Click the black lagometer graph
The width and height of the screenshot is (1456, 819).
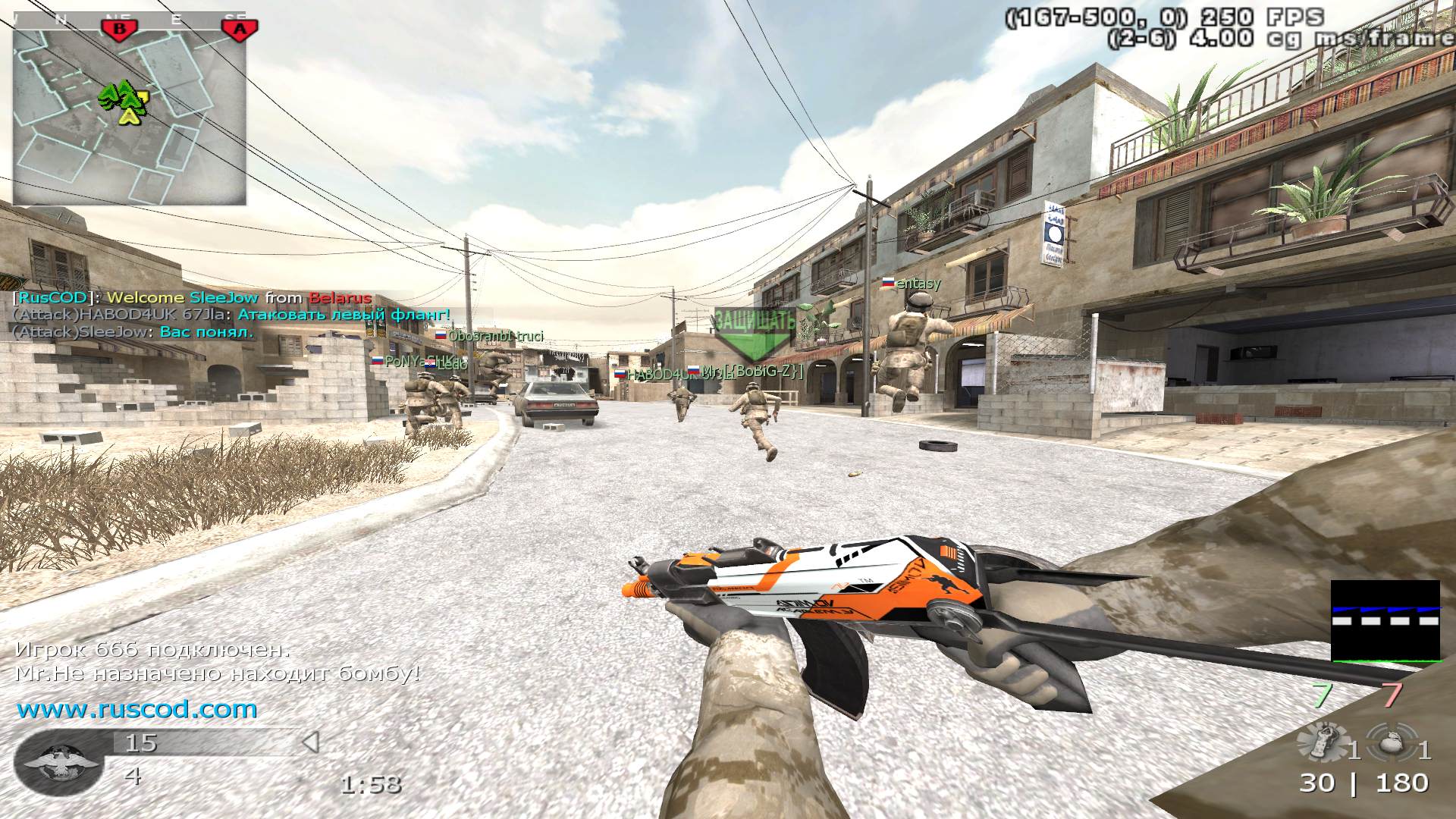[1385, 620]
